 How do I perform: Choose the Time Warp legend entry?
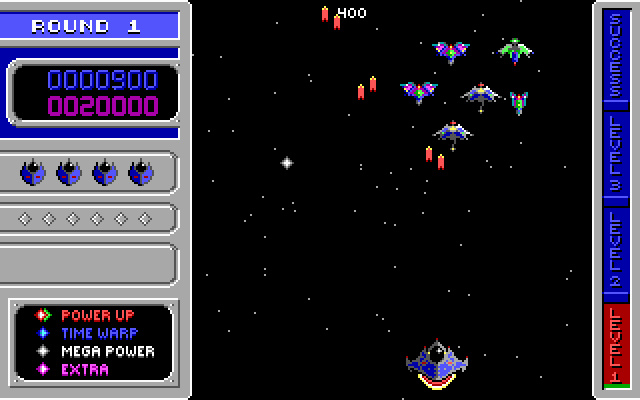99,332
